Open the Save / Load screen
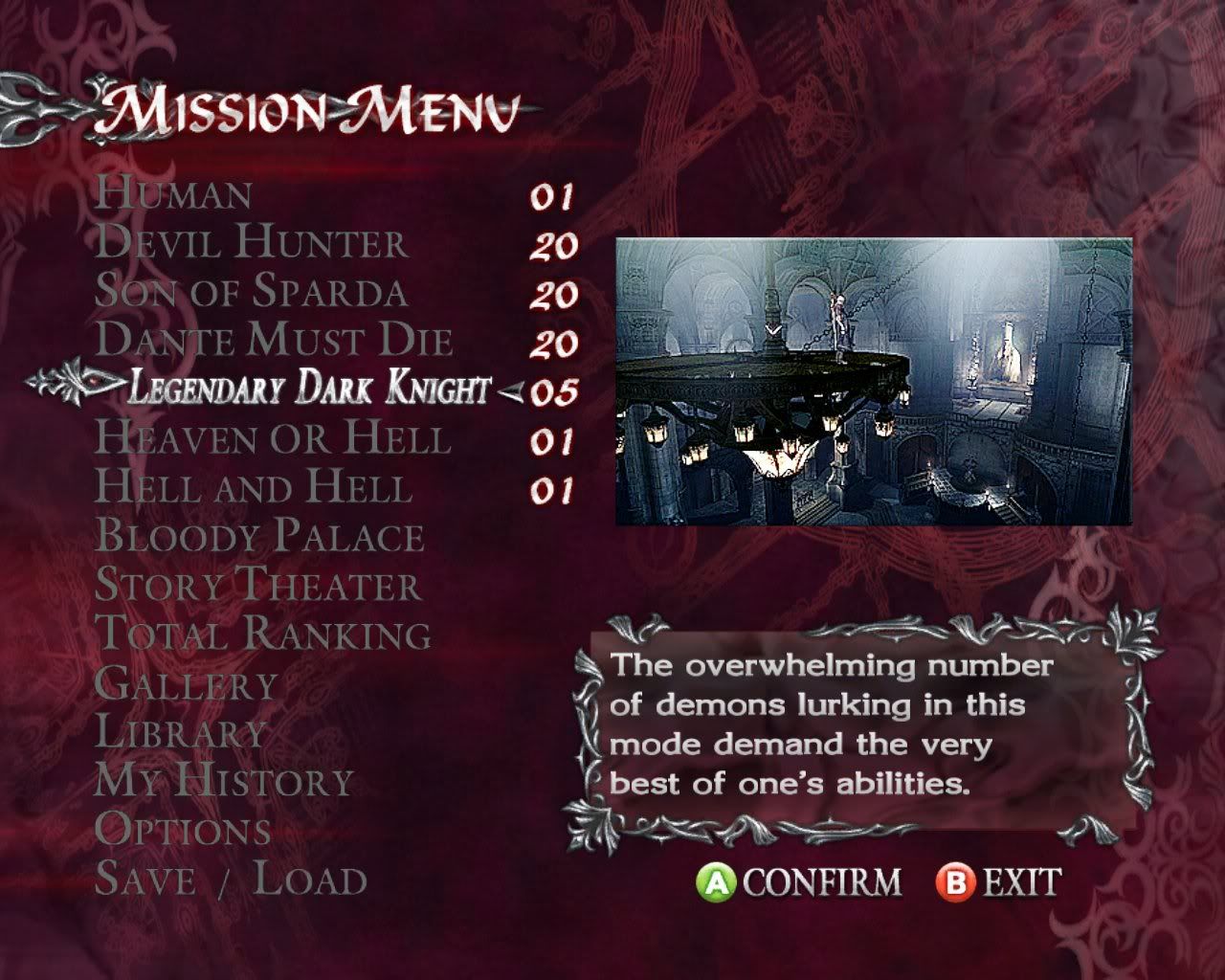This screenshot has width=1225, height=980. (231, 880)
